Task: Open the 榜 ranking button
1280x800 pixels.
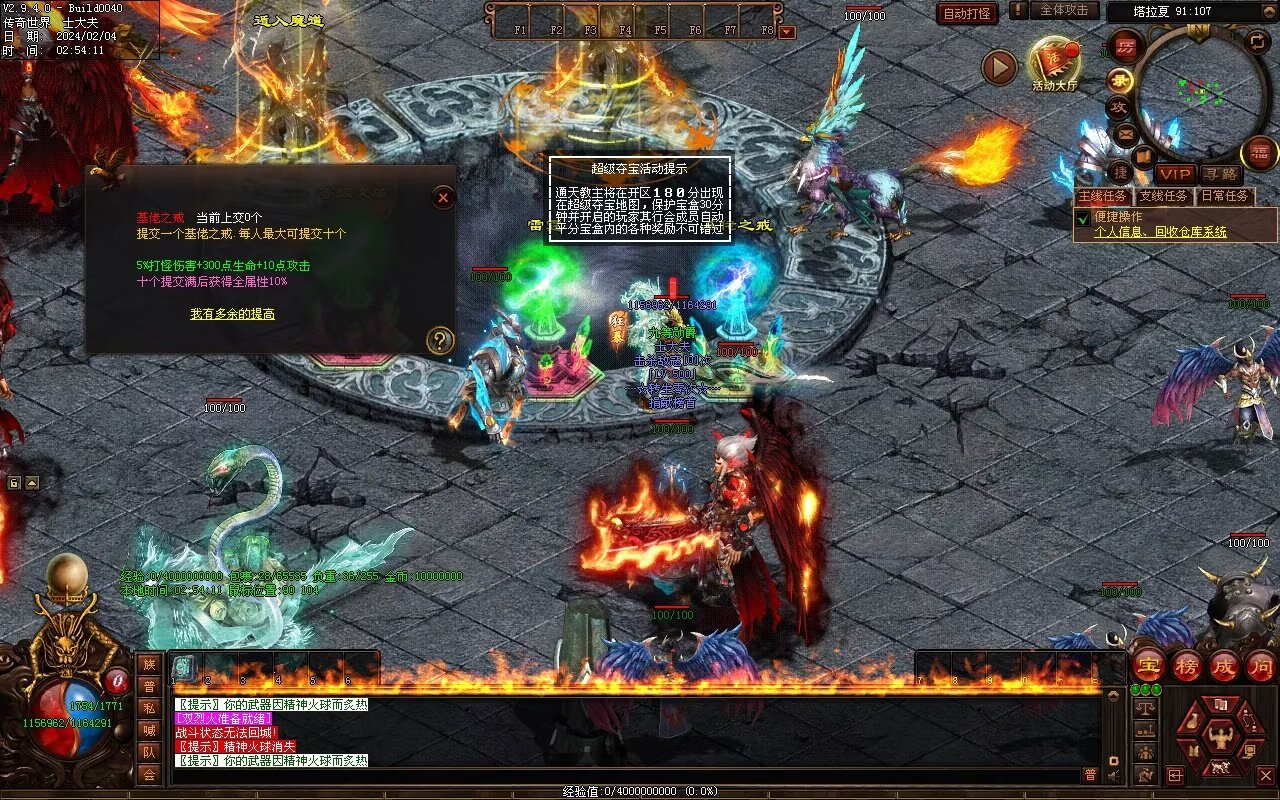Action: click(x=1187, y=665)
